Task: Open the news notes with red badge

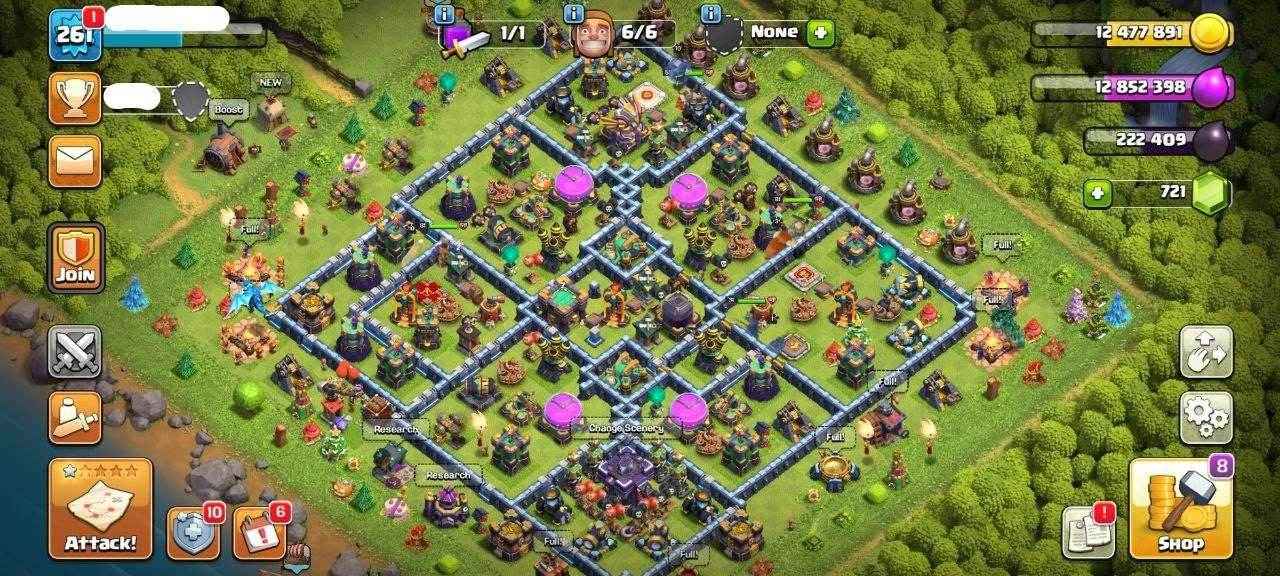Action: tap(1088, 532)
